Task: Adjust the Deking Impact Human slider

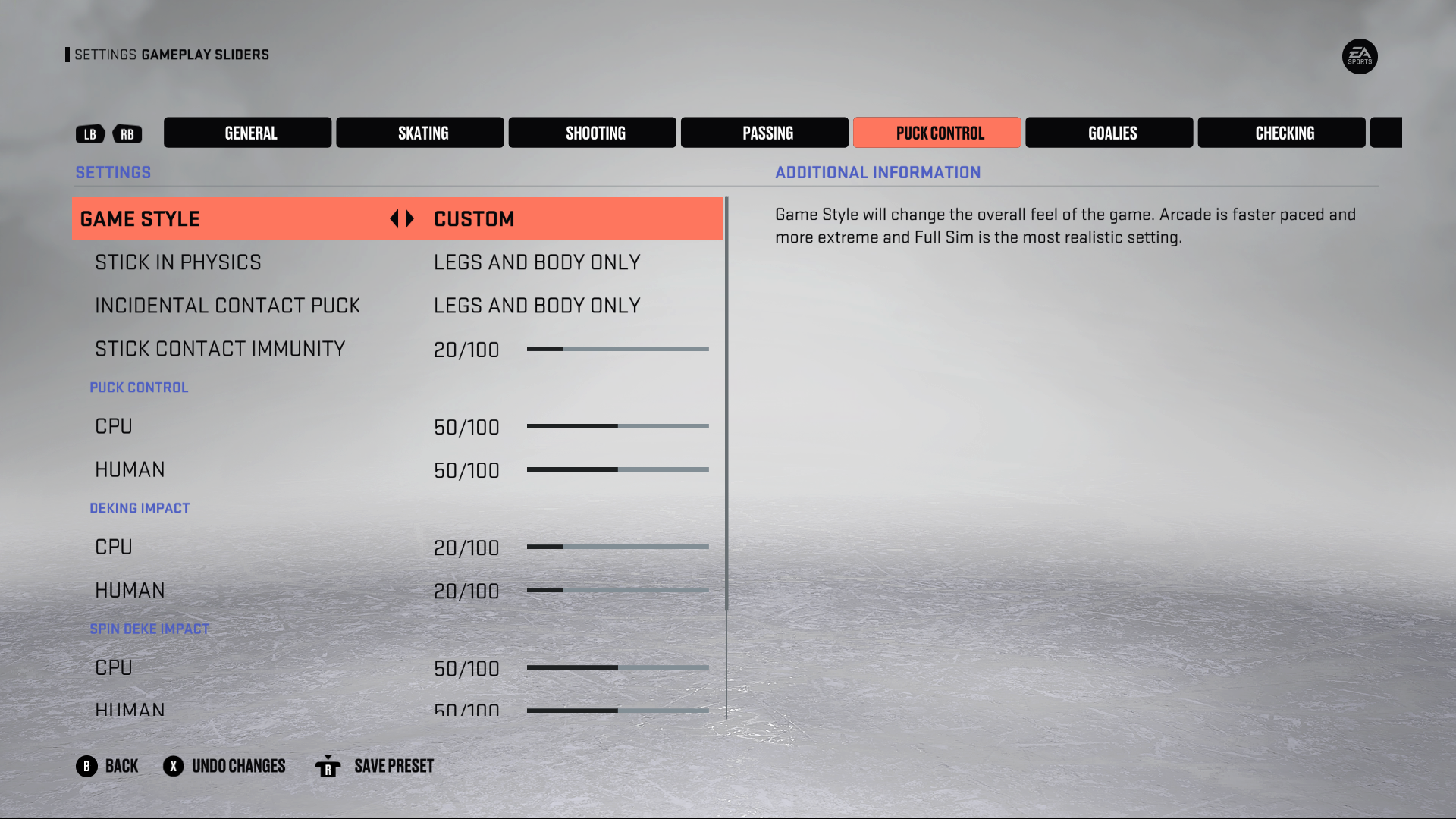Action: click(x=617, y=590)
